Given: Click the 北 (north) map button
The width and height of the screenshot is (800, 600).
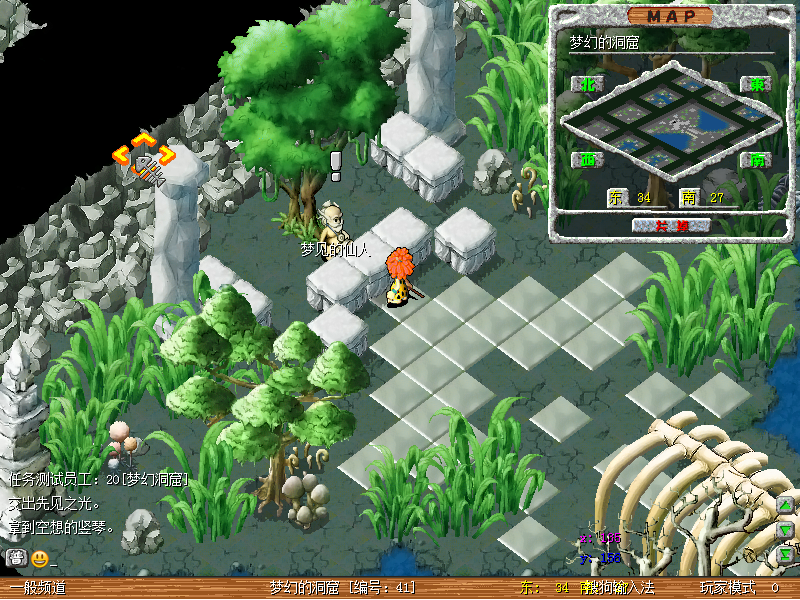Looking at the screenshot, I should [585, 85].
